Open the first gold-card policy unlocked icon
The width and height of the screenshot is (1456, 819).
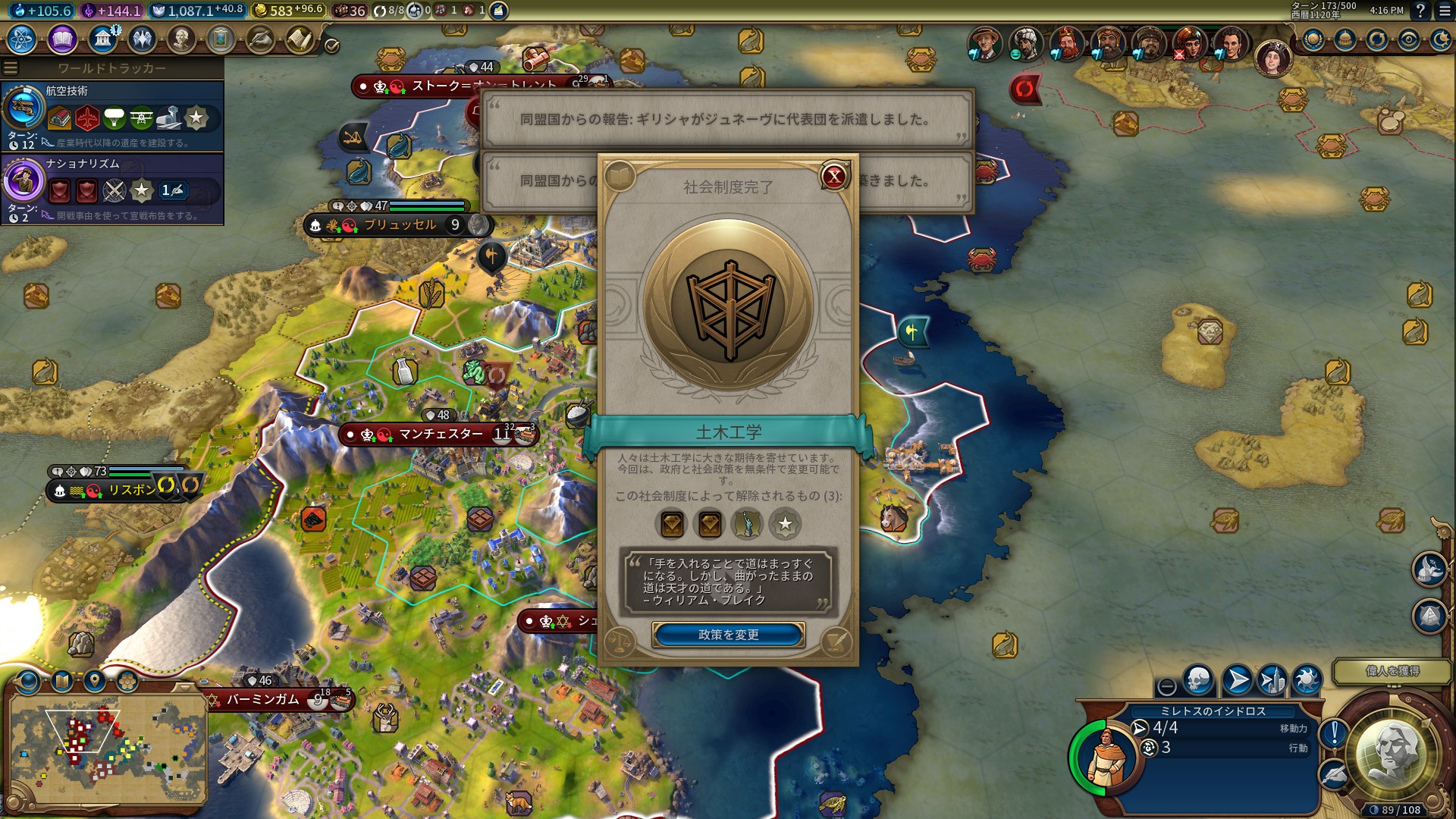(x=672, y=523)
